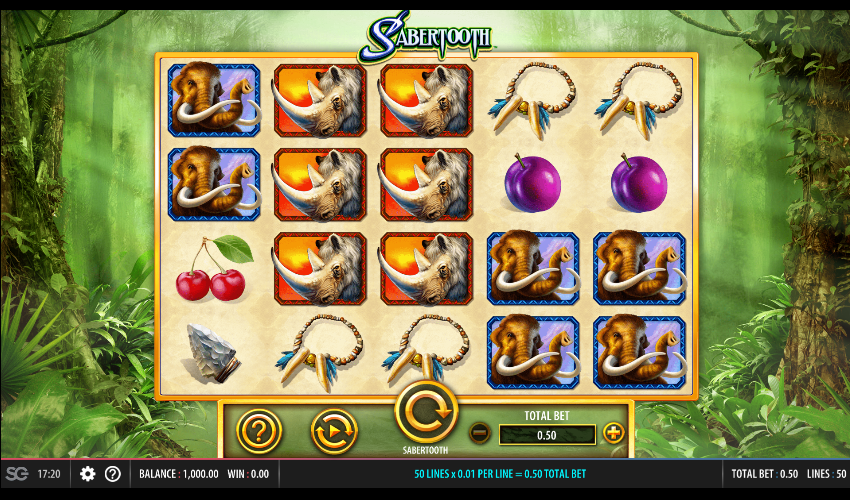Decrease total bet with the minus button
850x500 pixels.
(x=480, y=433)
